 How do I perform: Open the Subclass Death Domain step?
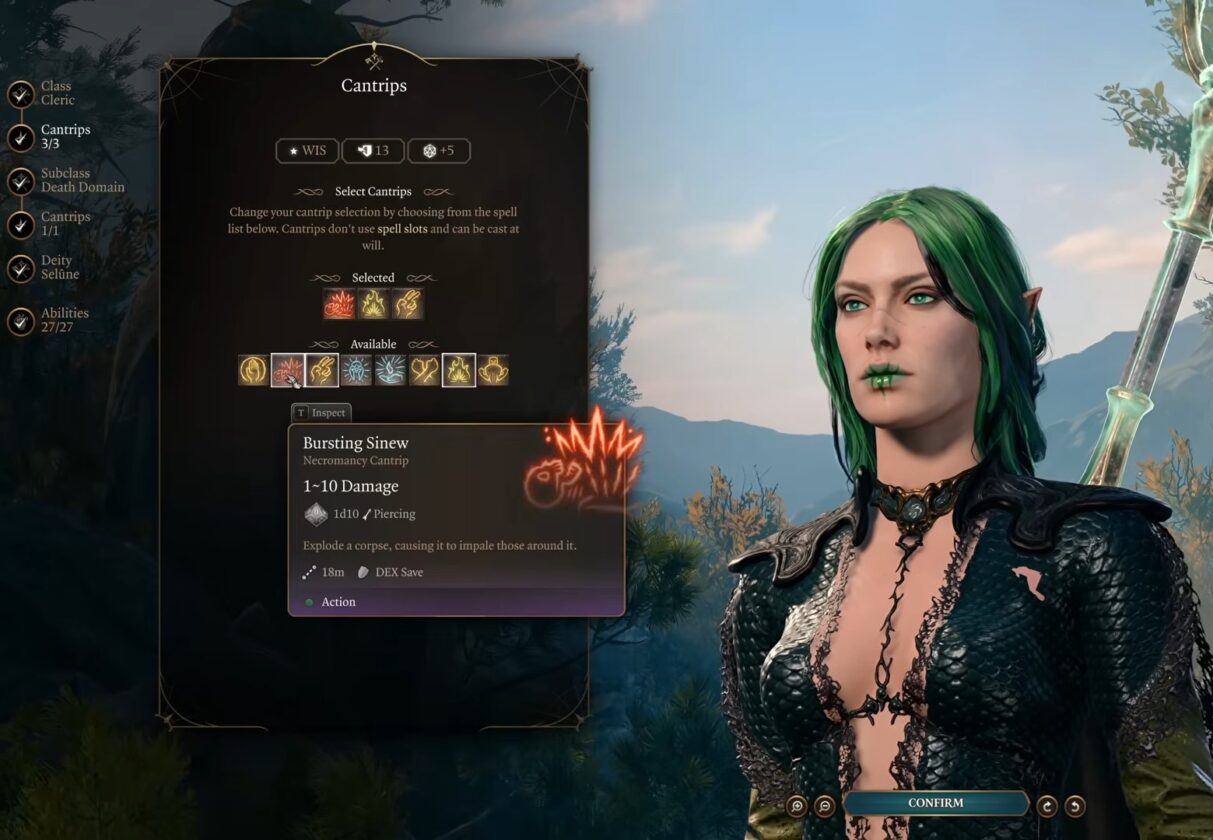(x=21, y=181)
